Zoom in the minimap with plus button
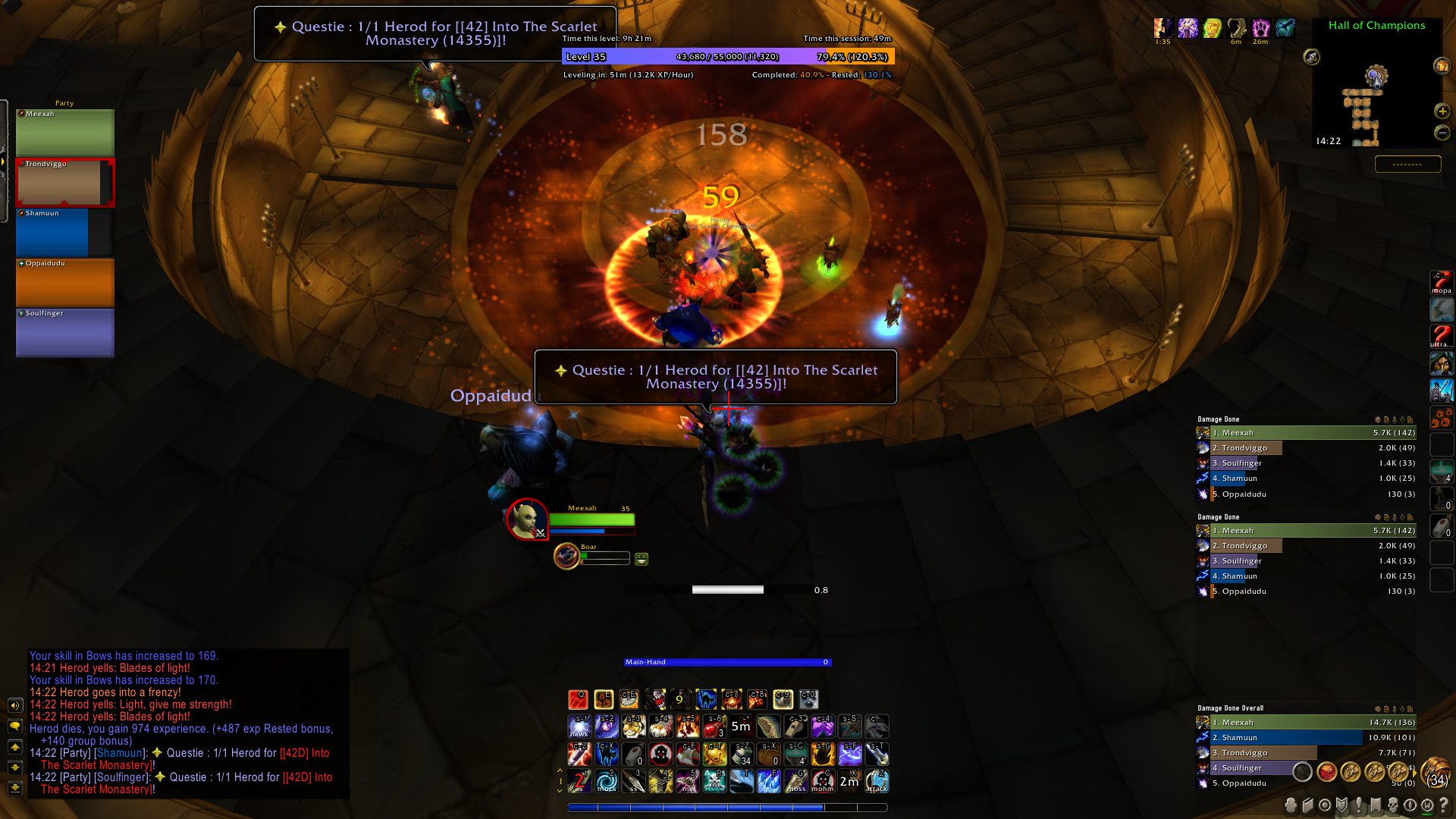The width and height of the screenshot is (1456, 819). pyautogui.click(x=1442, y=111)
